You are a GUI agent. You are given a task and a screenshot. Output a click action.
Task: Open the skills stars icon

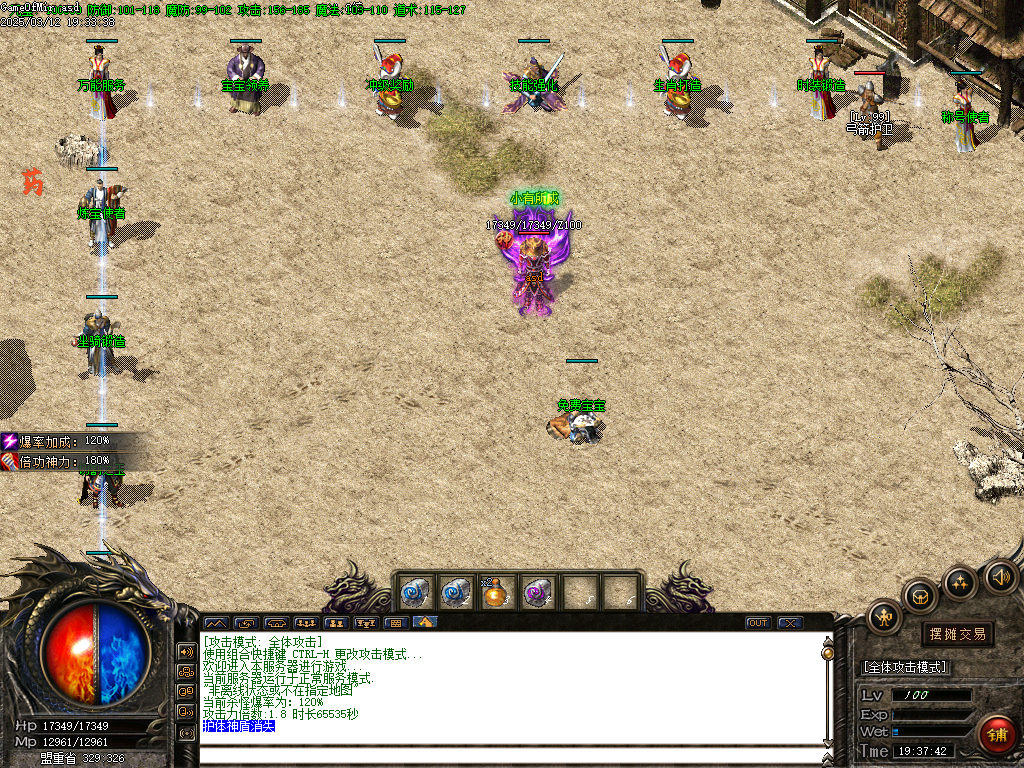(961, 583)
